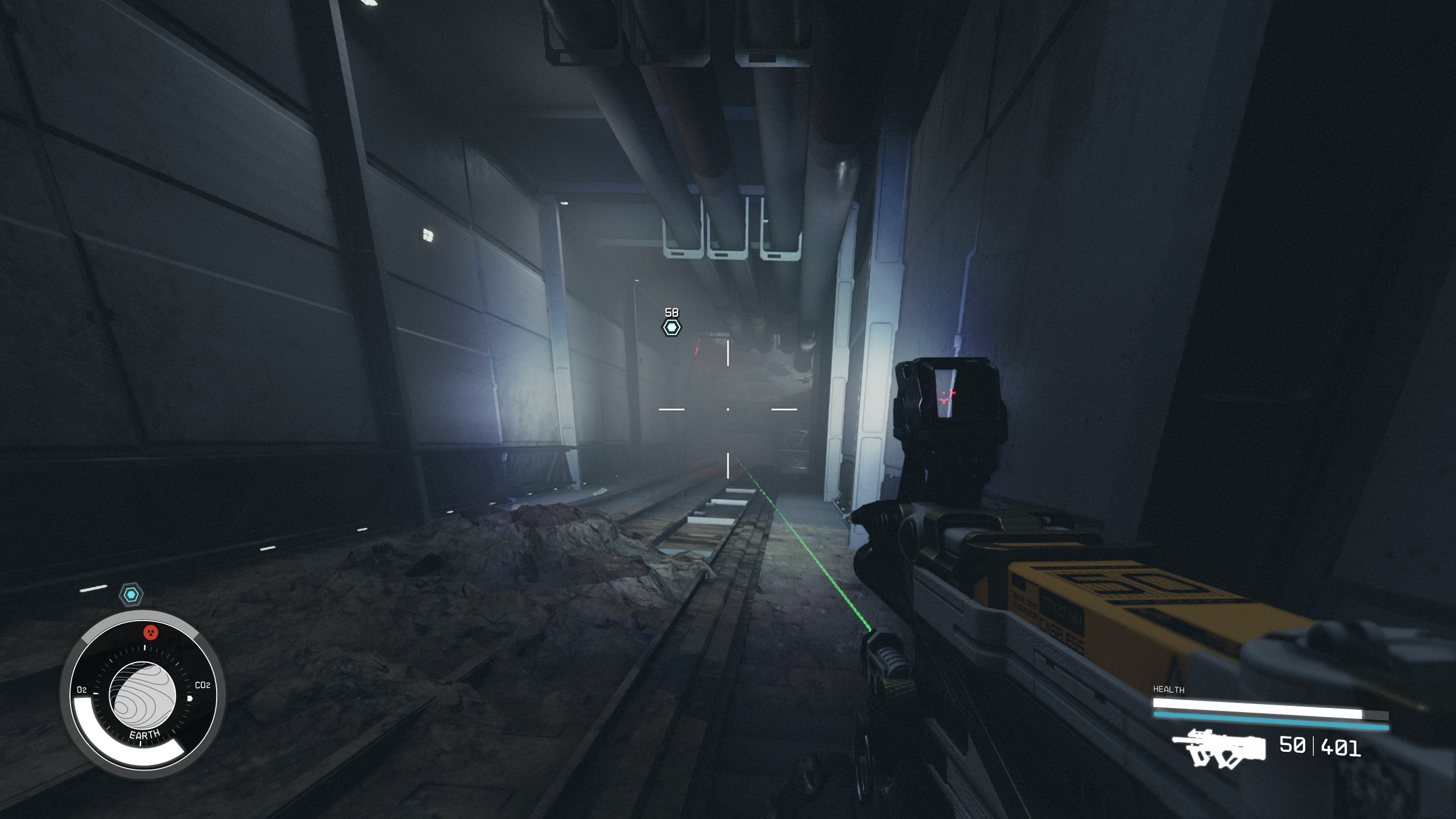Click the hexagon quest marker showing 58
The height and width of the screenshot is (819, 1456).
click(672, 328)
